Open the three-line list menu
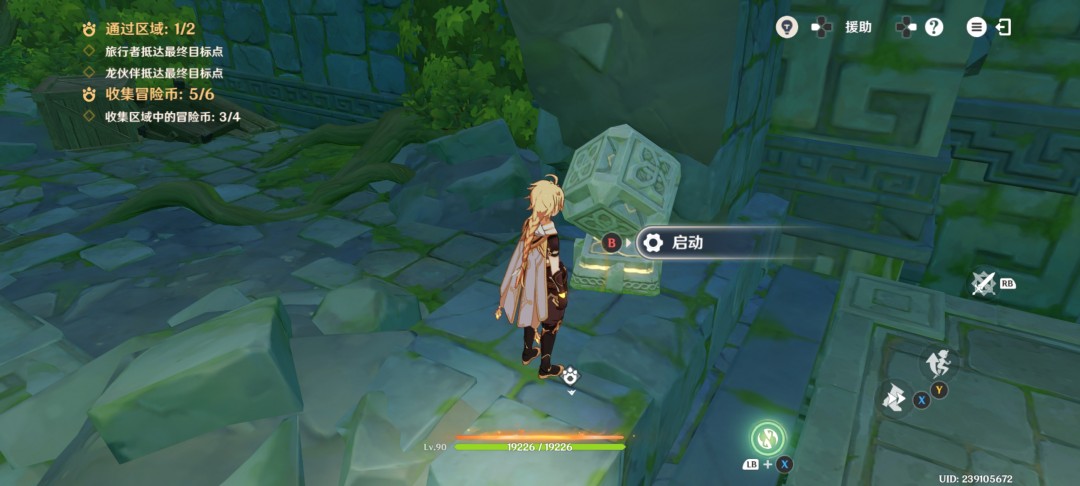1080x486 pixels. click(x=976, y=27)
